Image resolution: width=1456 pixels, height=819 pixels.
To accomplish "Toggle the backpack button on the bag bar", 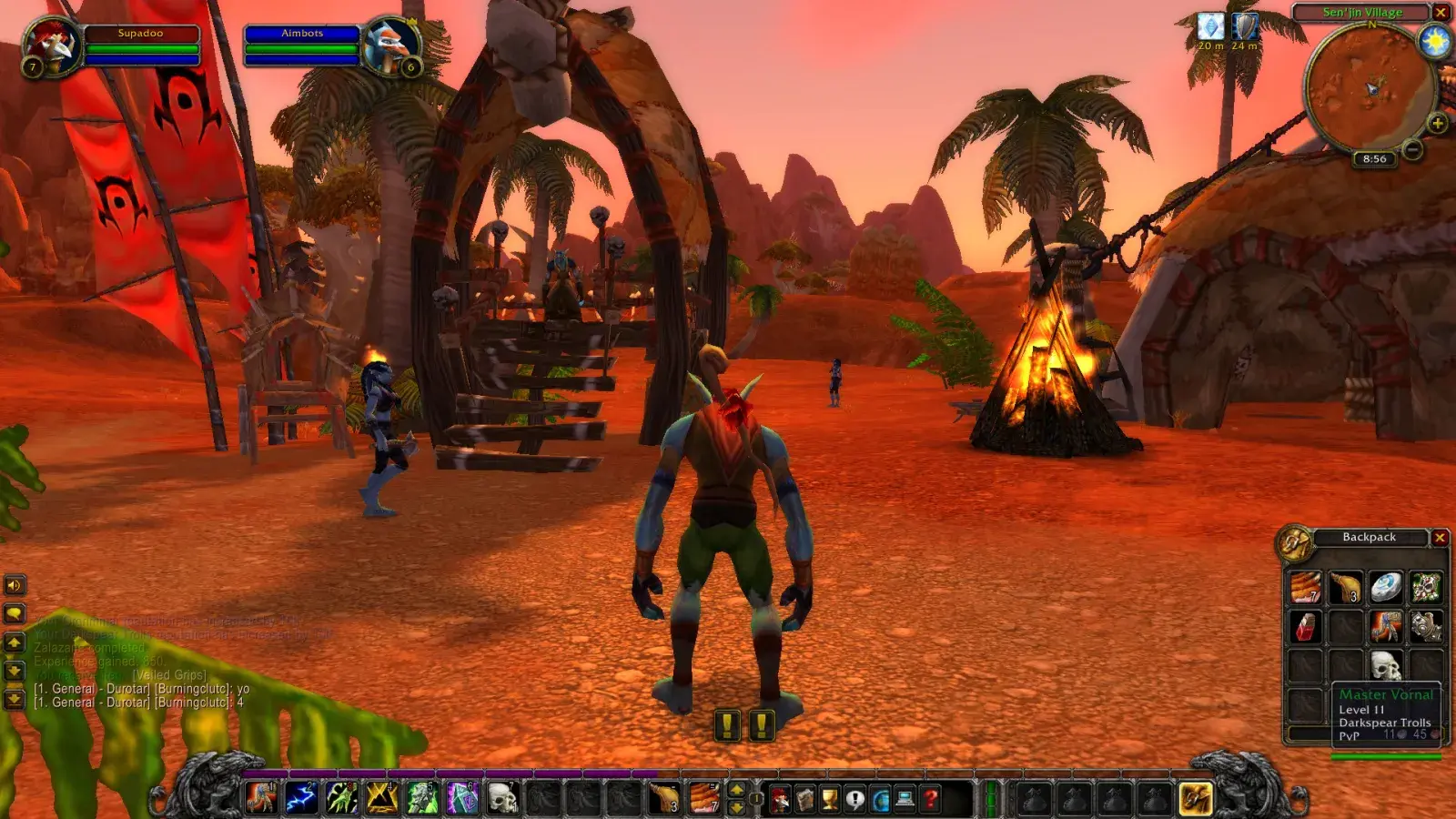I will (1195, 798).
